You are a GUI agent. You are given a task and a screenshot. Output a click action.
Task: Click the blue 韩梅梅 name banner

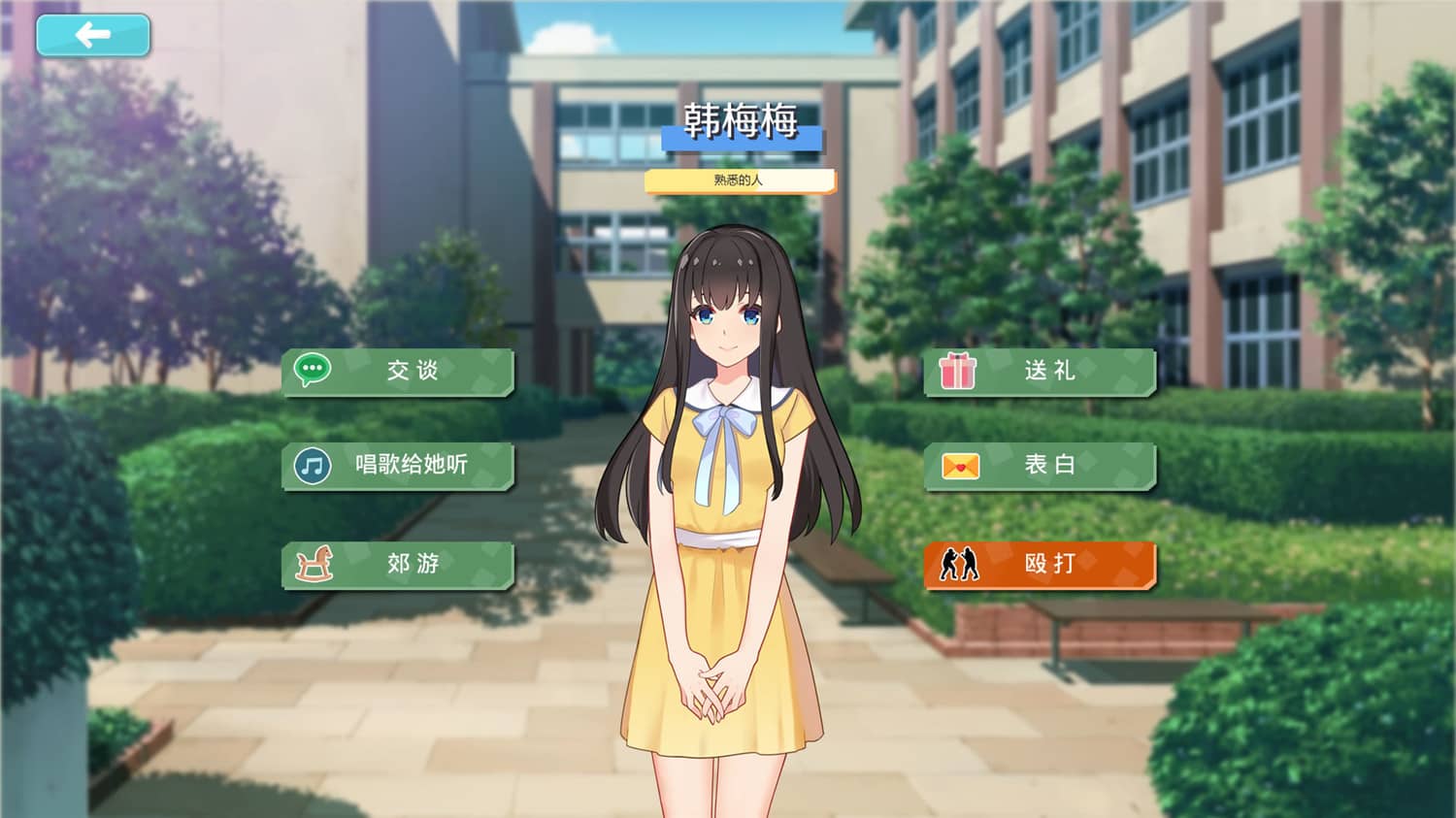(743, 138)
